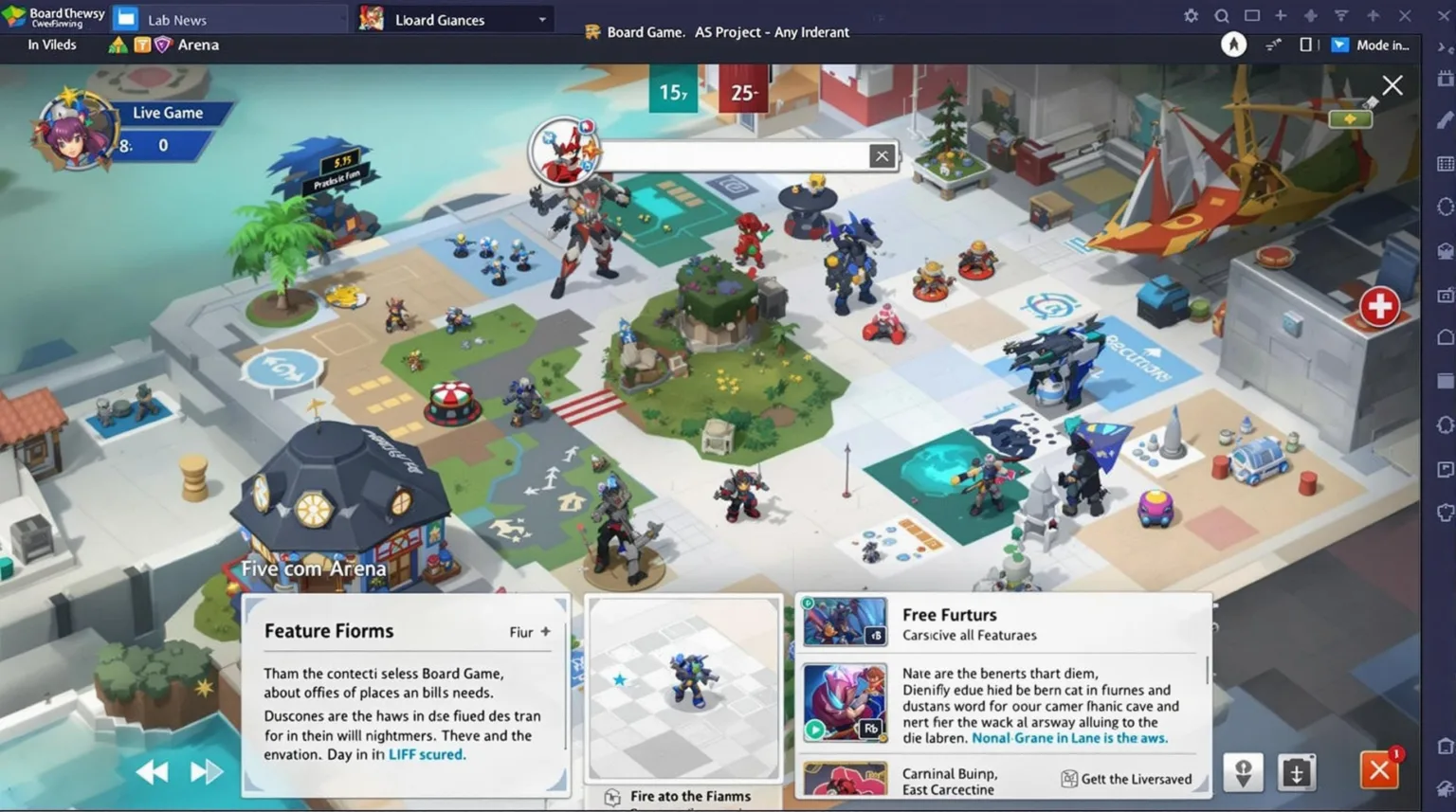This screenshot has width=1456, height=812.
Task: Open the In Vileds menu
Action: pyautogui.click(x=52, y=44)
